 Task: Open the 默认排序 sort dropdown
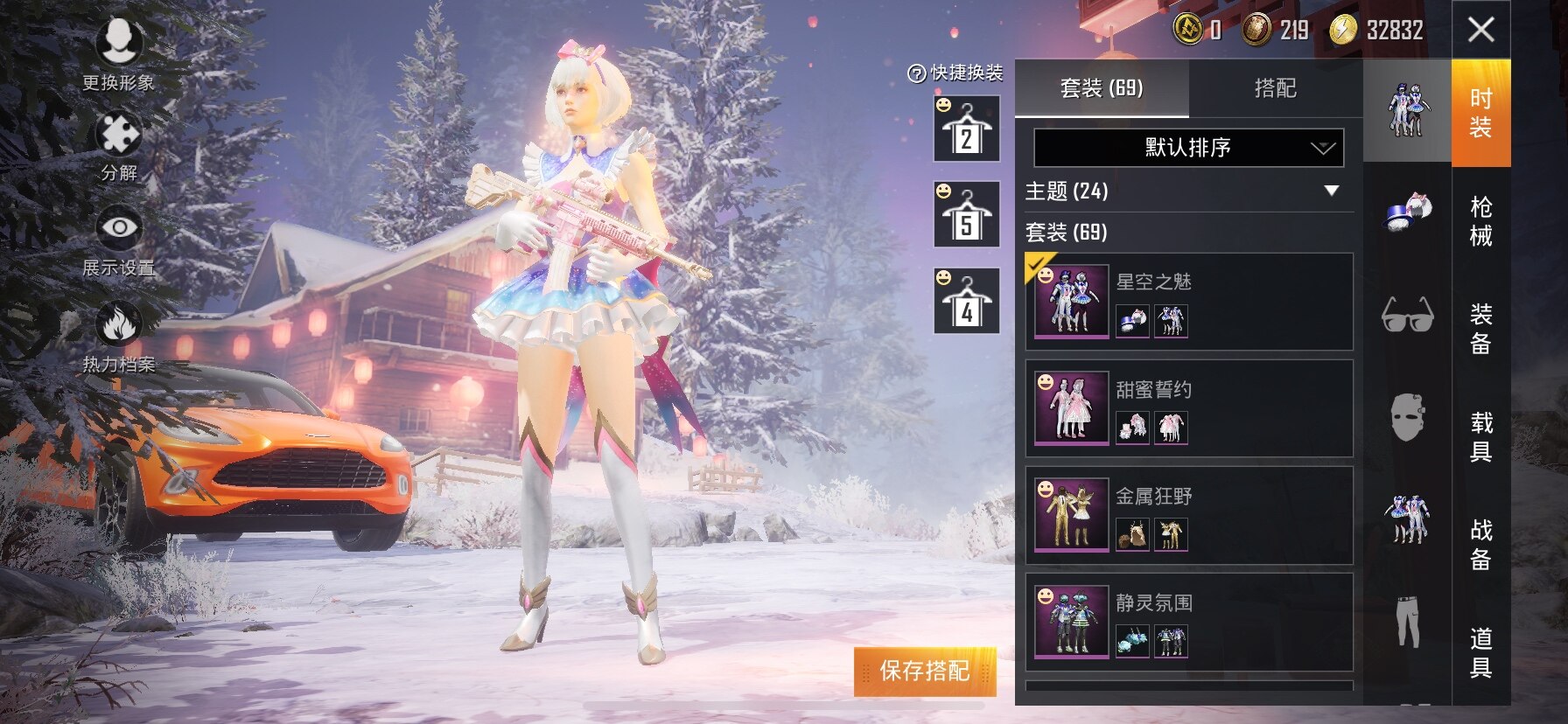coord(1188,148)
